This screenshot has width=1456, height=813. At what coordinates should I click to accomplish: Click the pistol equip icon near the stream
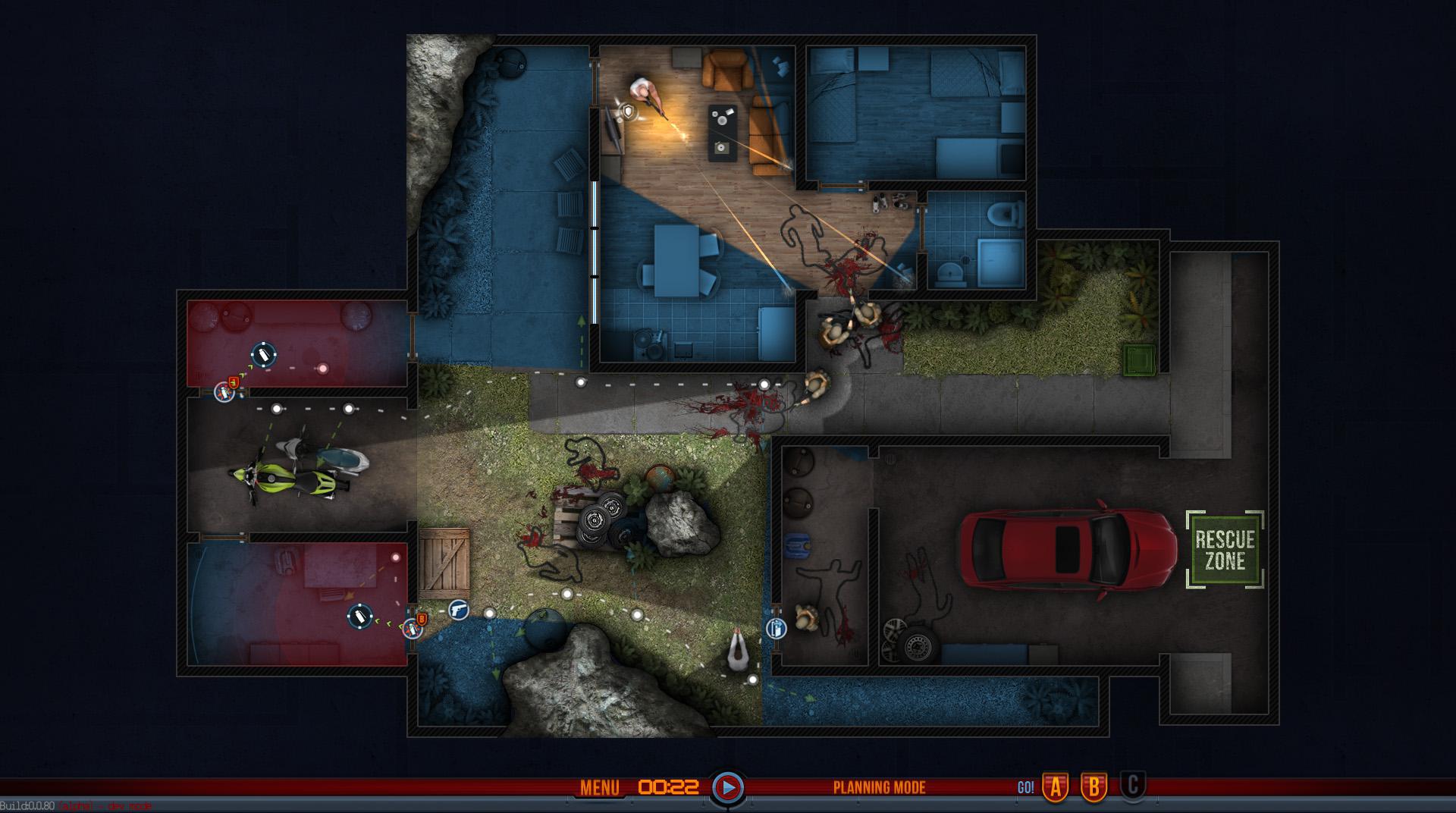[x=460, y=611]
